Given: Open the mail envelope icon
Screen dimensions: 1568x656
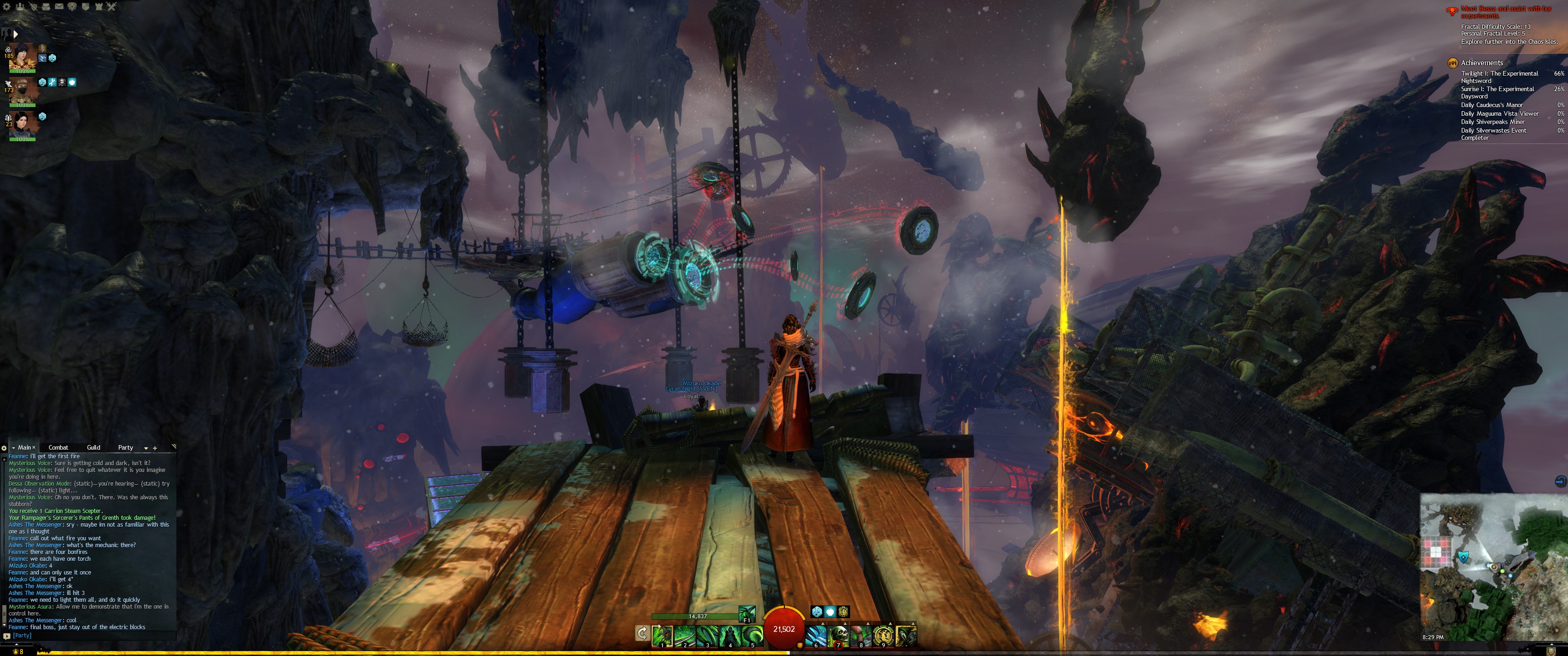Looking at the screenshot, I should point(59,7).
